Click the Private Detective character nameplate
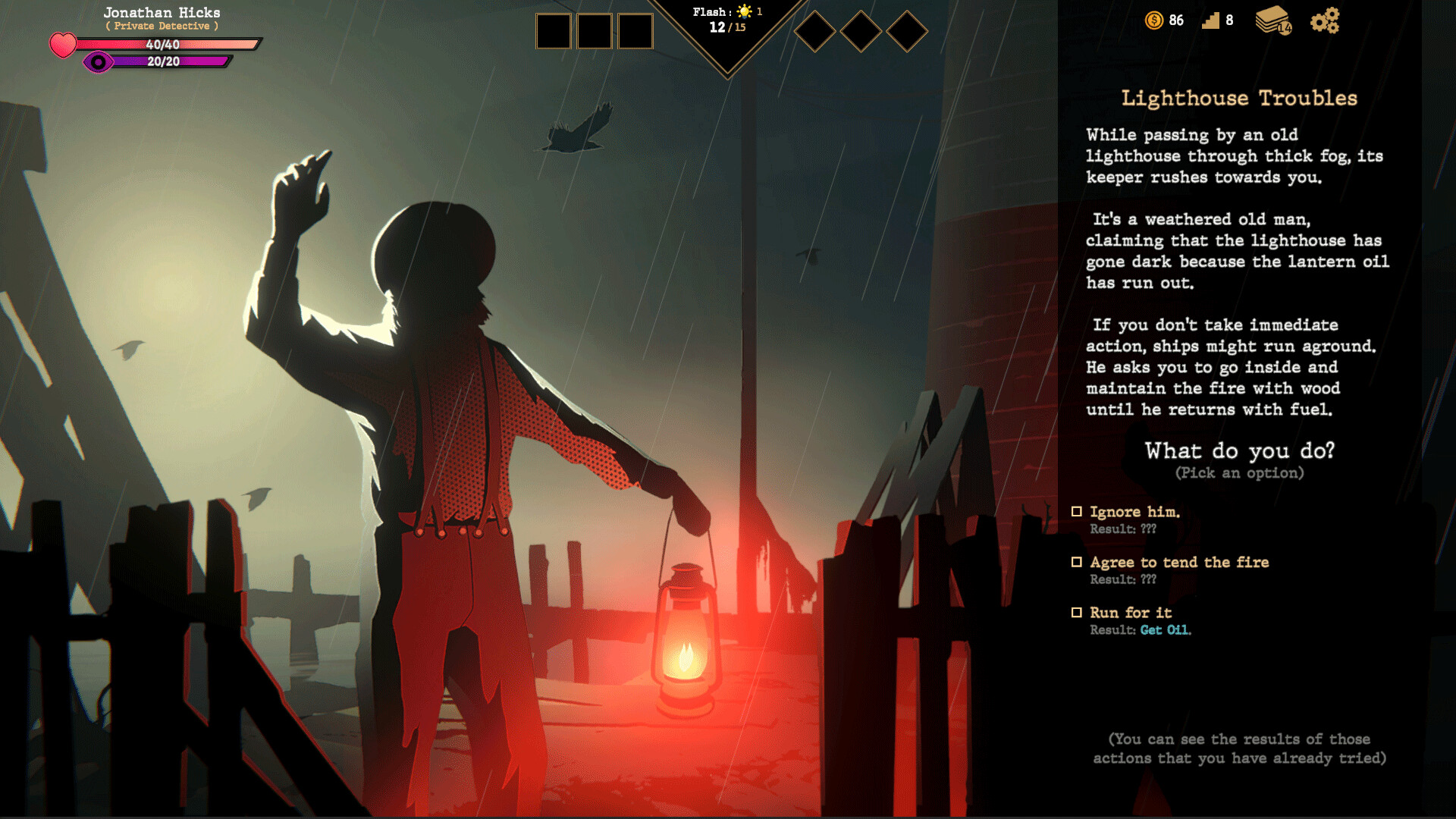1456x819 pixels. pyautogui.click(x=162, y=25)
